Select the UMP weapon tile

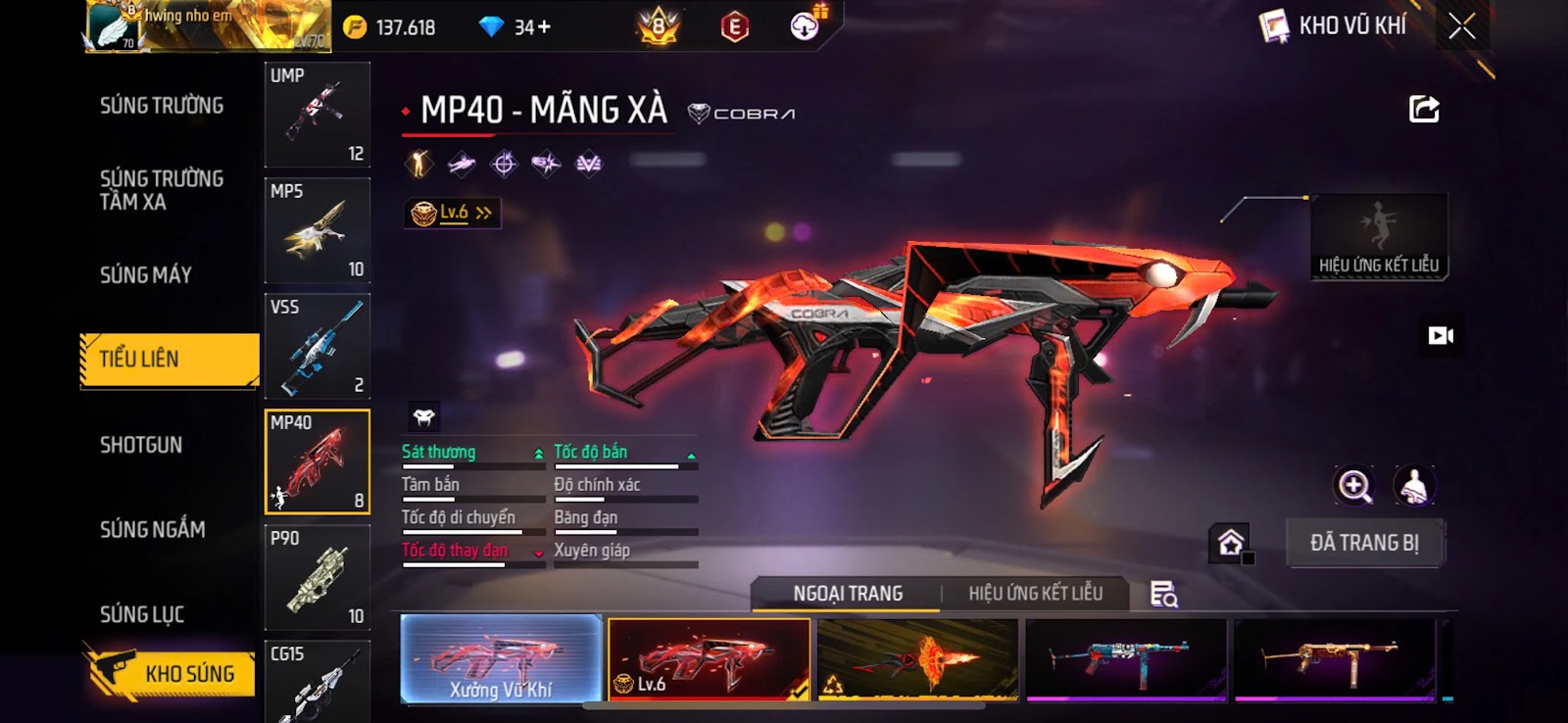318,115
